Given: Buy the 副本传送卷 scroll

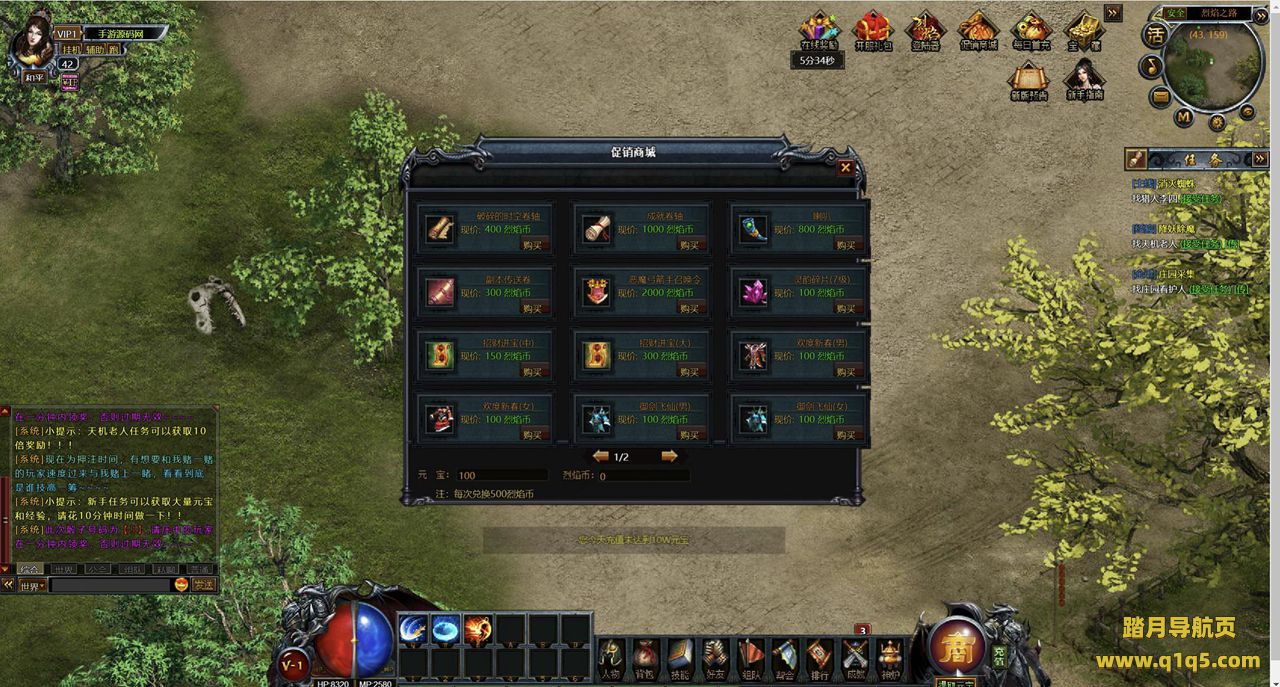Looking at the screenshot, I should [x=533, y=308].
